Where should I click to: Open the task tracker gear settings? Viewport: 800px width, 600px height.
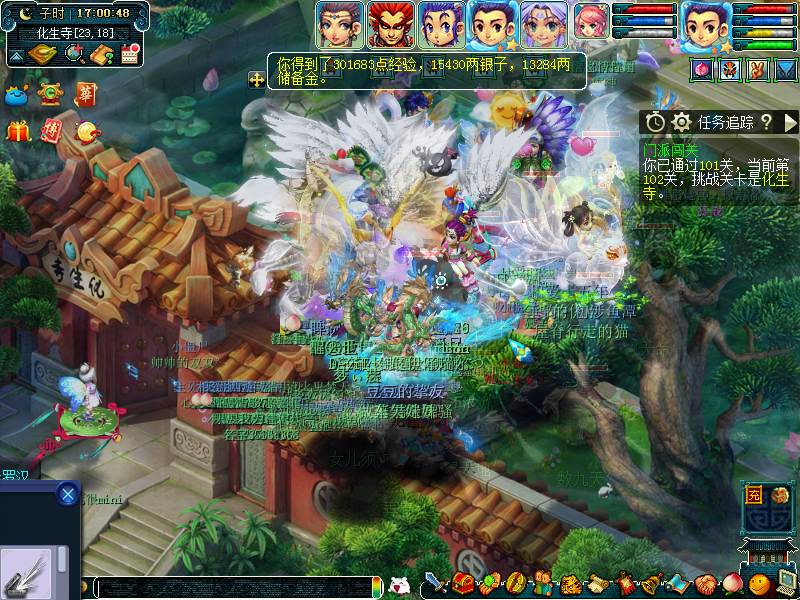point(682,122)
